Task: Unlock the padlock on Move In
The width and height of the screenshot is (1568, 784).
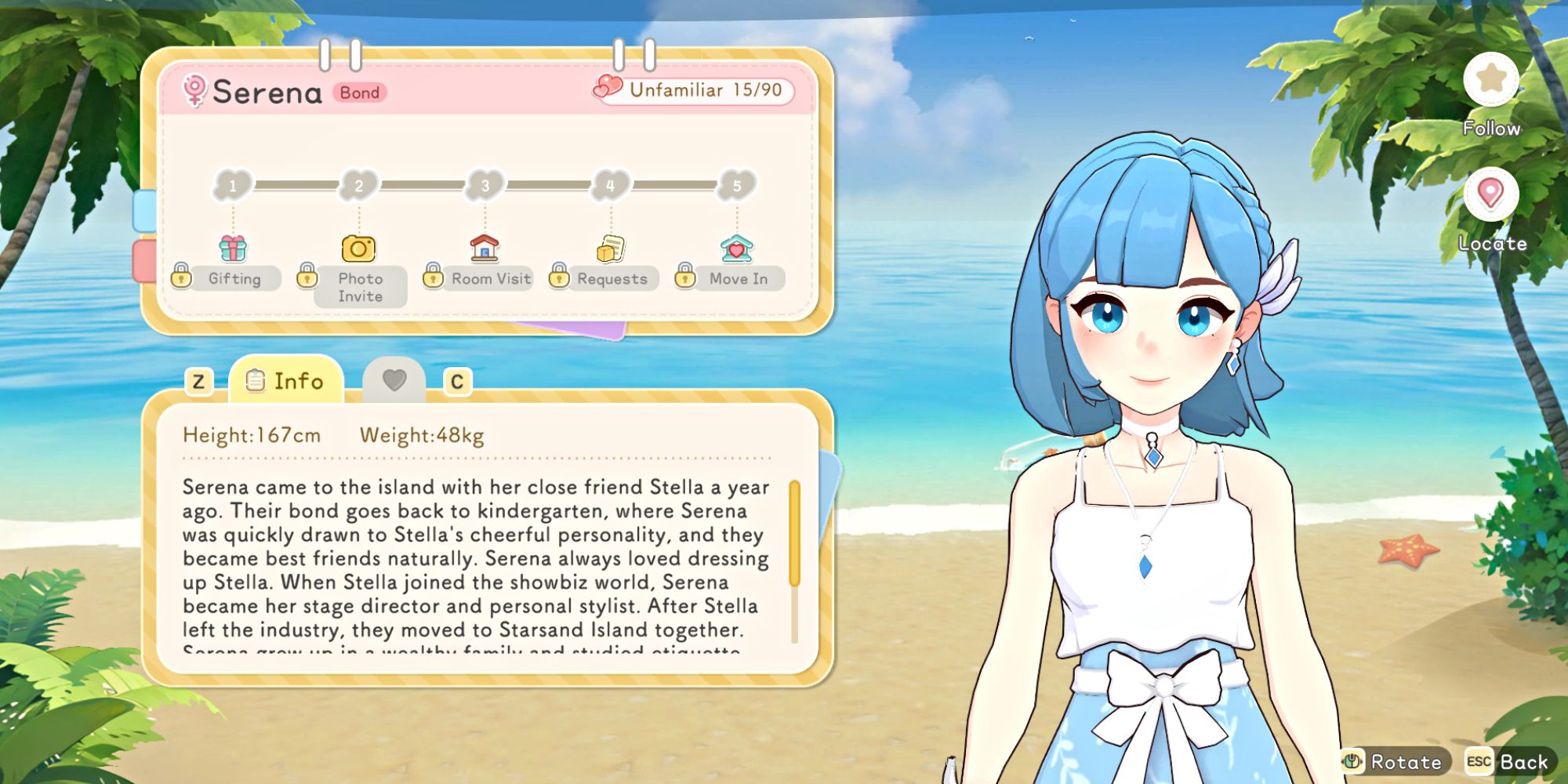Action: (x=684, y=278)
